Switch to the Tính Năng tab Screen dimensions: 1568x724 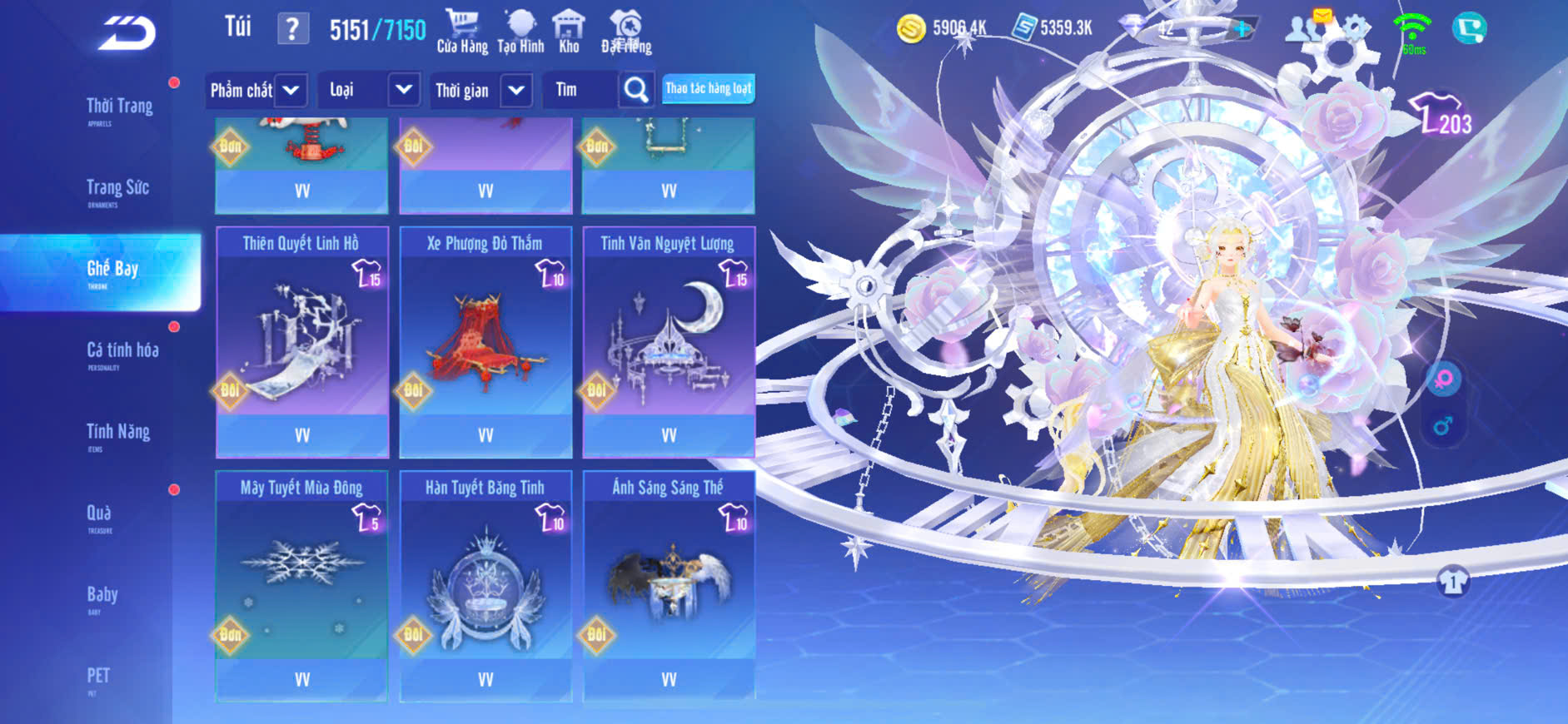(118, 433)
